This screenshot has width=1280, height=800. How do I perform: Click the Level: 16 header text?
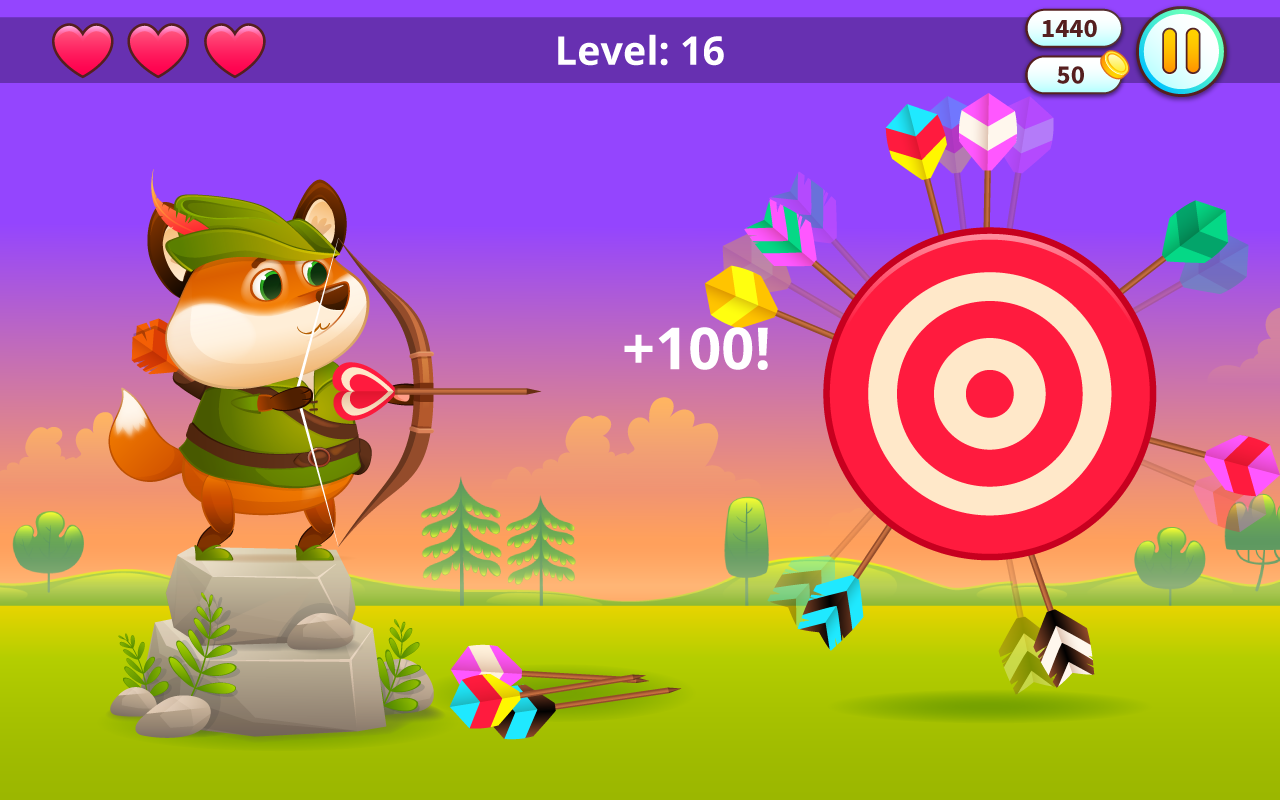640,52
